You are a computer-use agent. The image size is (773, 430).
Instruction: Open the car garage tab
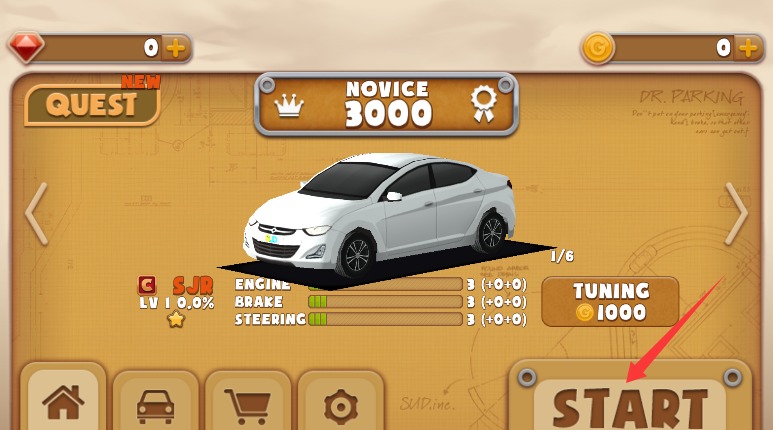[155, 404]
